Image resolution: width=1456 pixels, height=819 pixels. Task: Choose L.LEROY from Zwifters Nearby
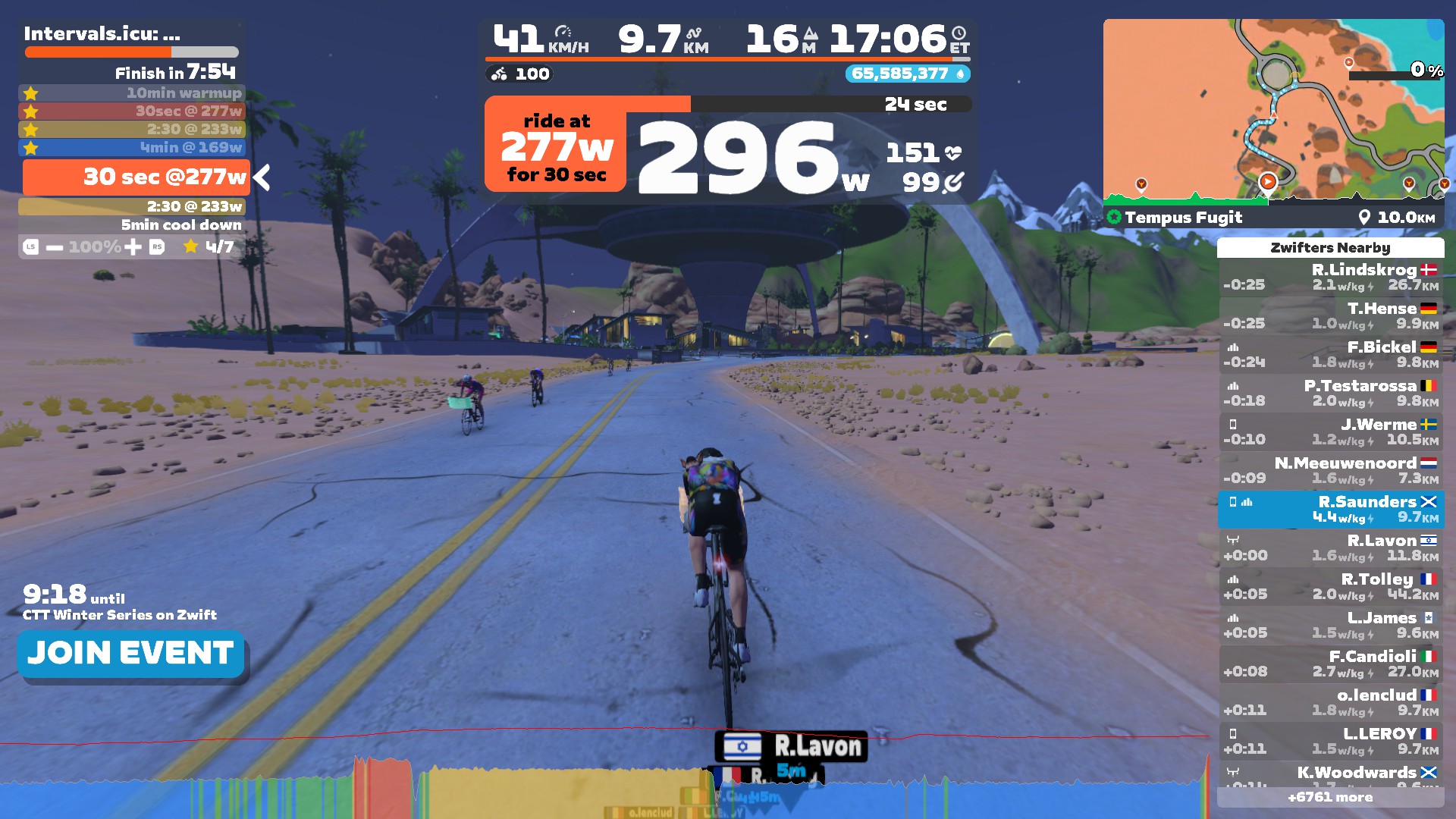tap(1330, 741)
